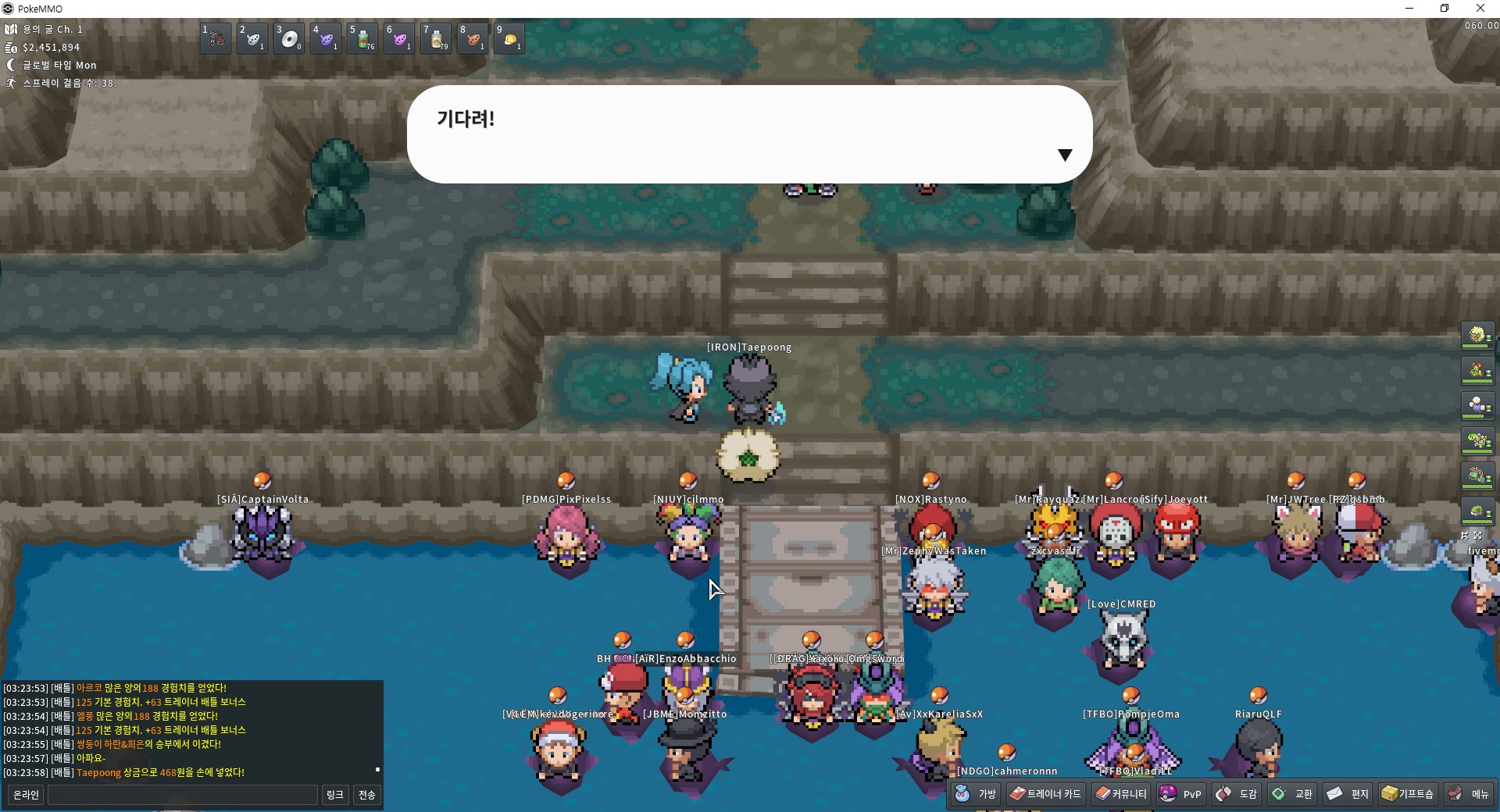The width and height of the screenshot is (1500, 812).
Task: Open the 기프트숍 gift shop
Action: point(1408,794)
